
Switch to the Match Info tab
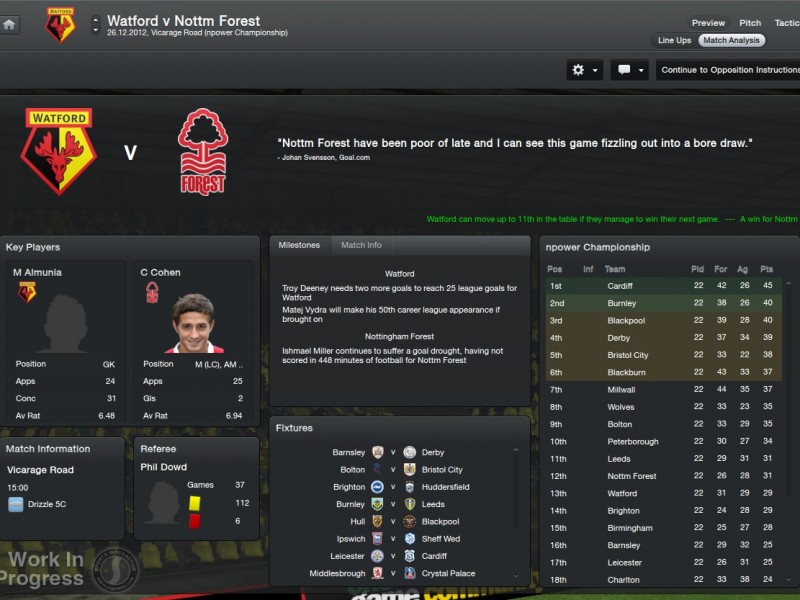click(361, 245)
